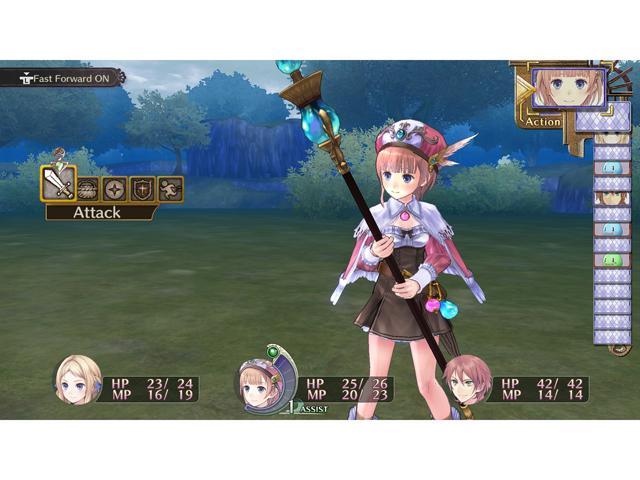
Task: Click the current Action portrait in turn order
Action: pos(569,88)
